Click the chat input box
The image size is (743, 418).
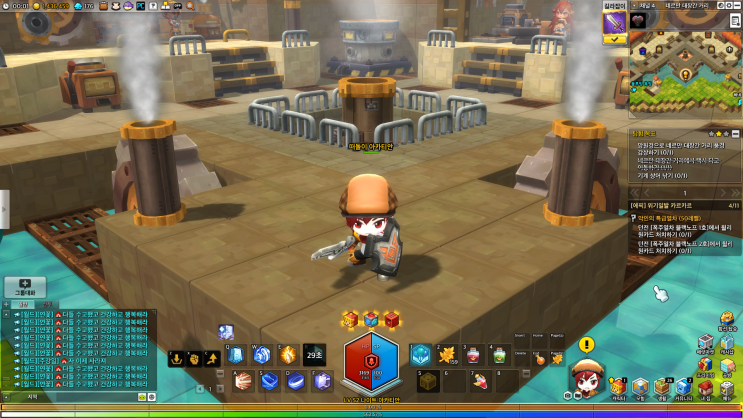point(90,397)
